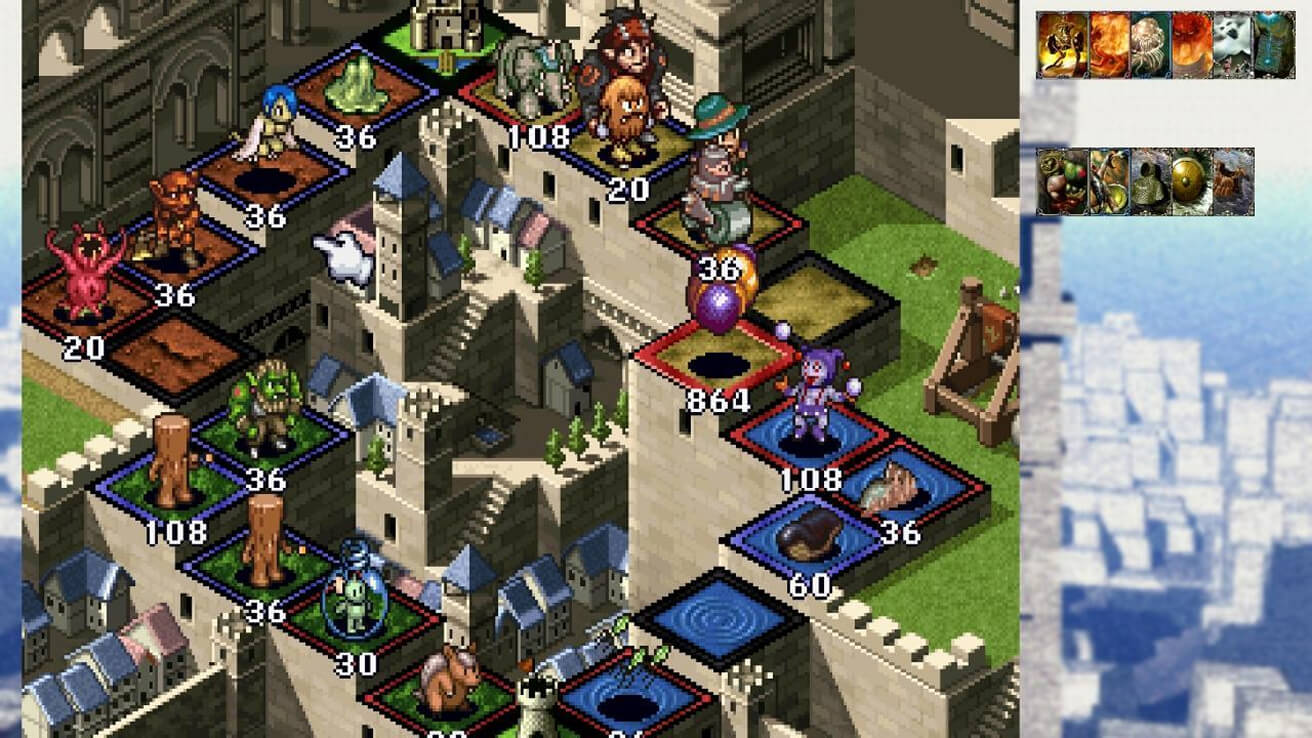Screen dimensions: 1312x738
Task: Choose the swirling fire spell card
Action: point(1109,45)
